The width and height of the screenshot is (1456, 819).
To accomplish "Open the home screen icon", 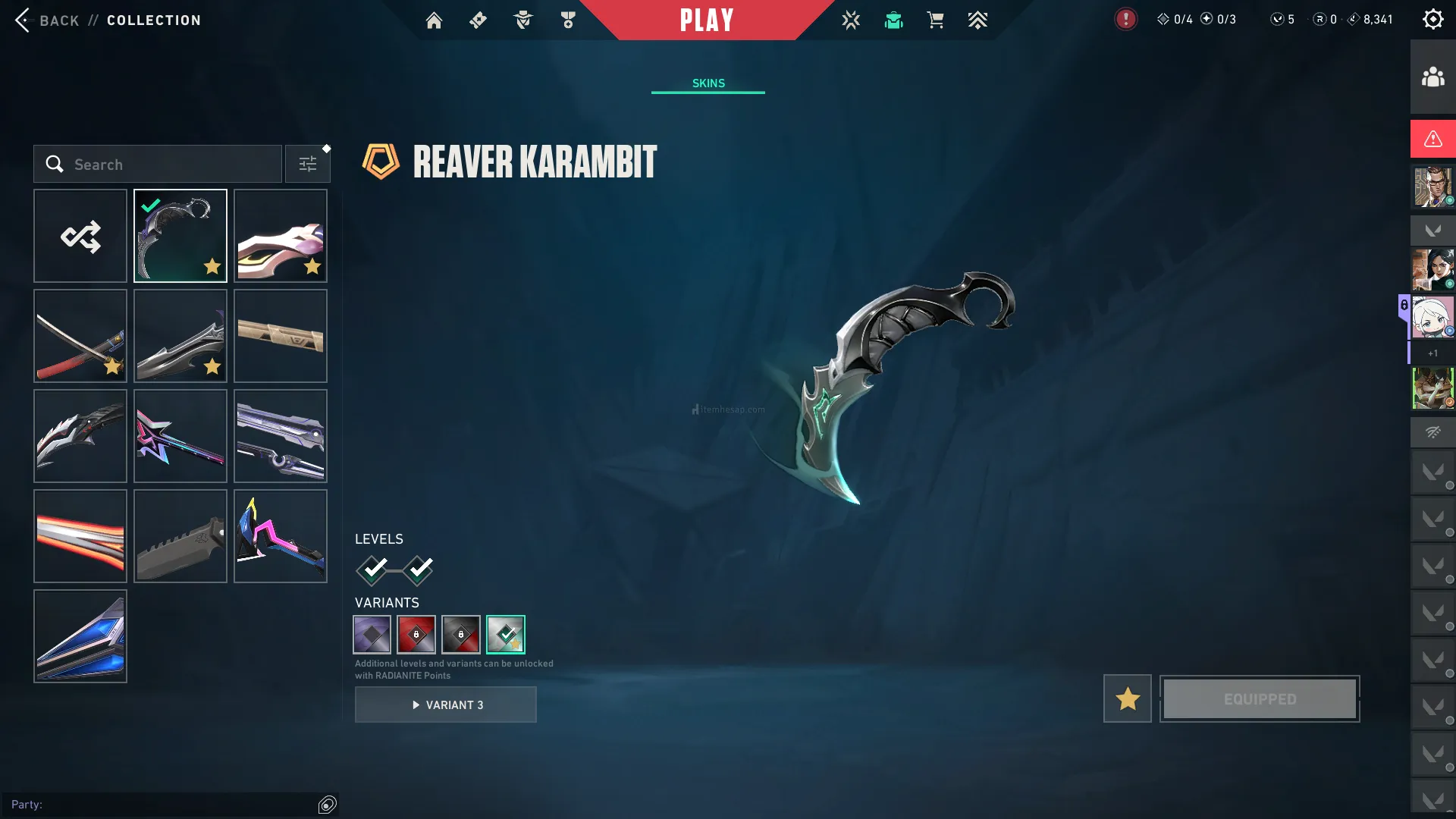I will click(434, 20).
